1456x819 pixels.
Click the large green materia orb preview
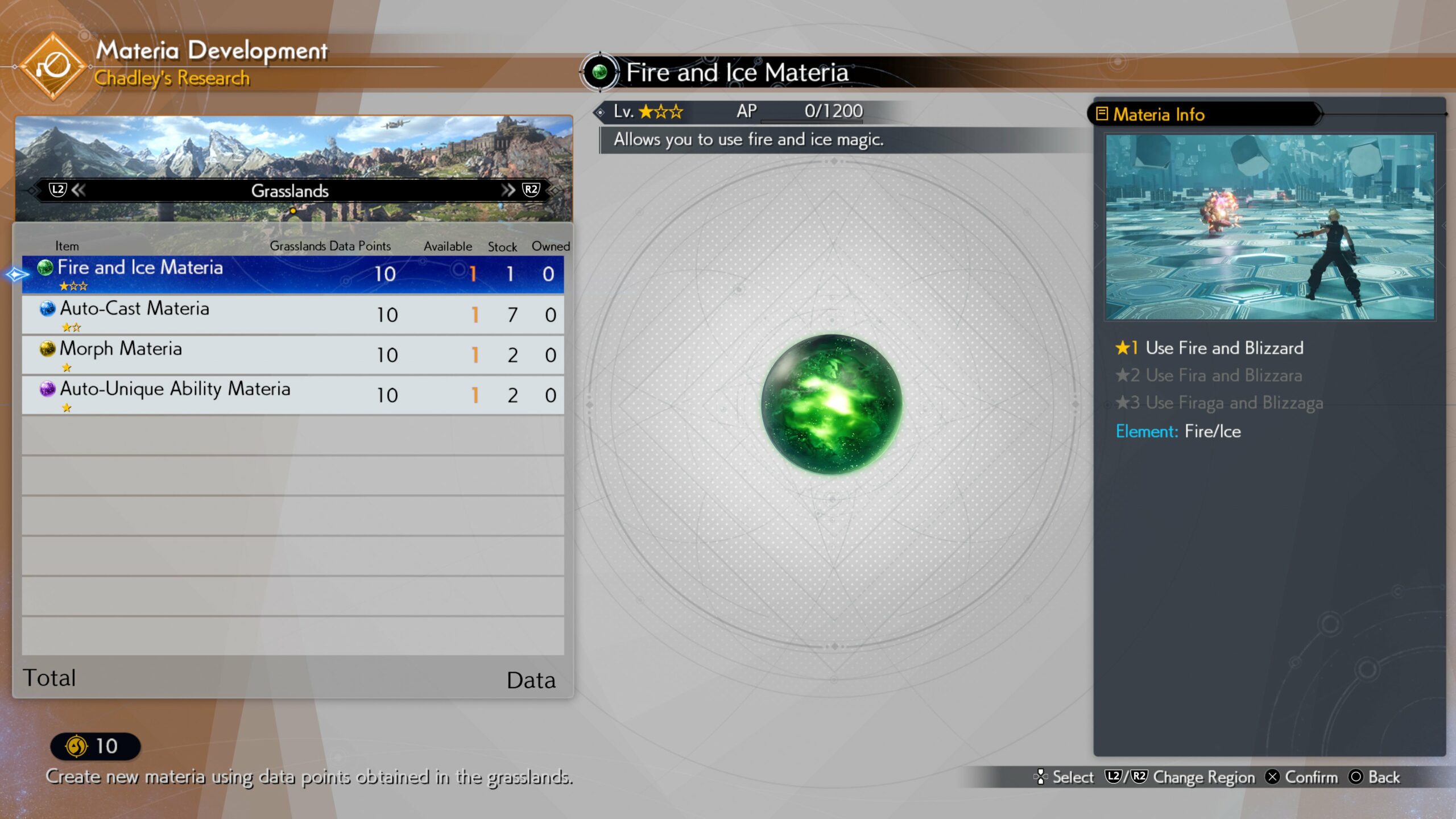point(832,404)
